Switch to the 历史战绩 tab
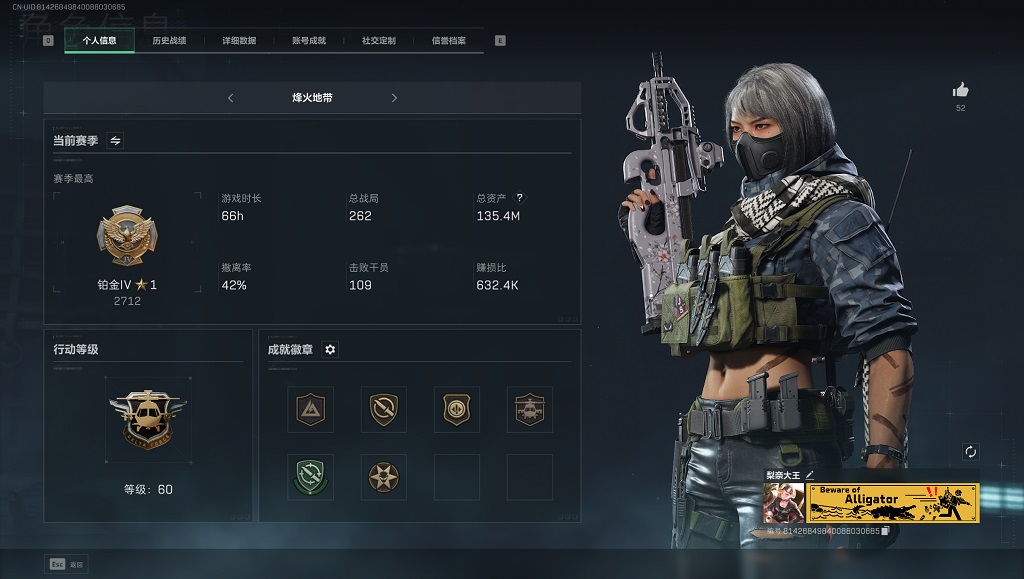1024x579 pixels. tap(169, 41)
